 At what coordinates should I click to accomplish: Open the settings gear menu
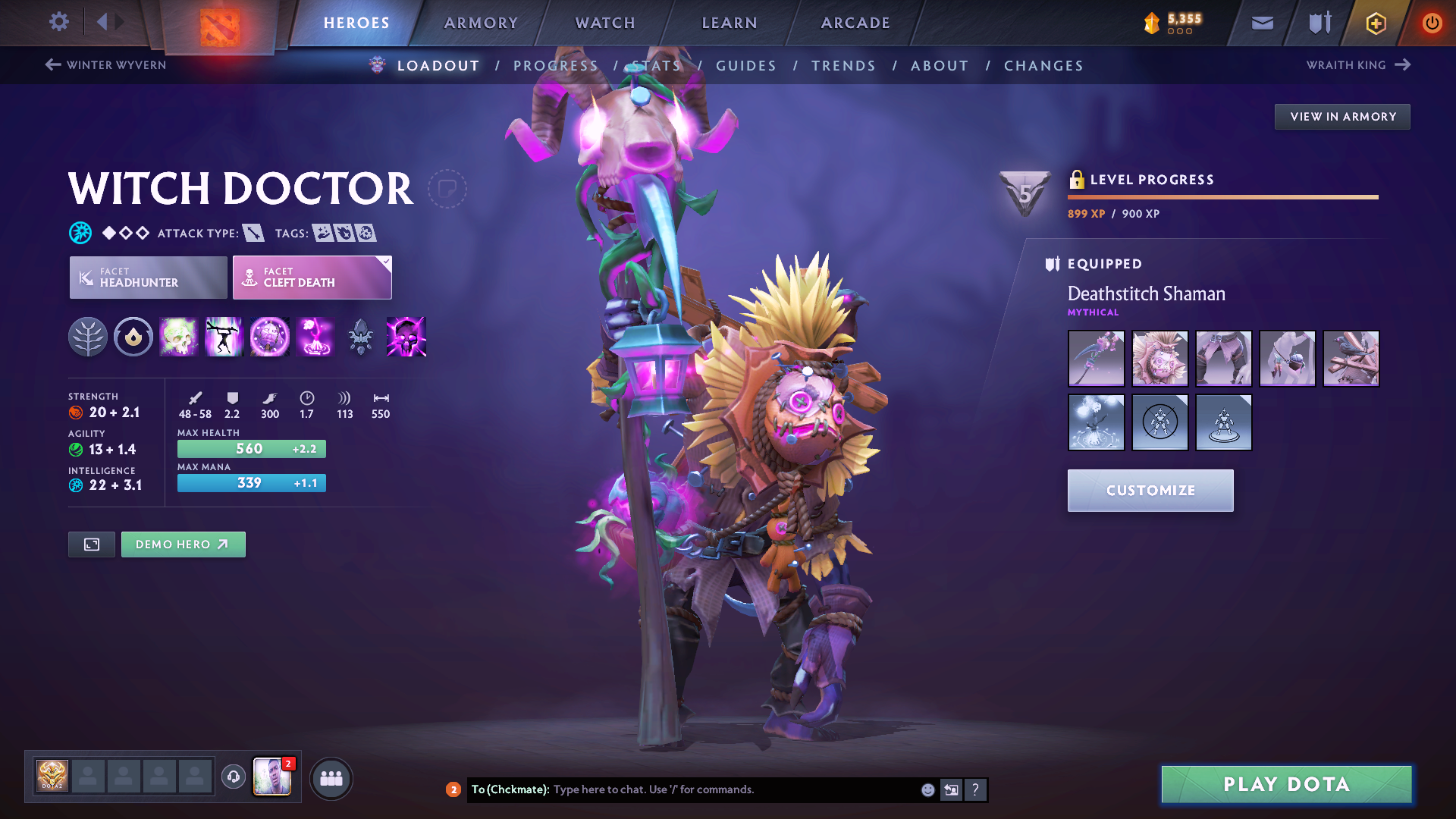pyautogui.click(x=59, y=22)
